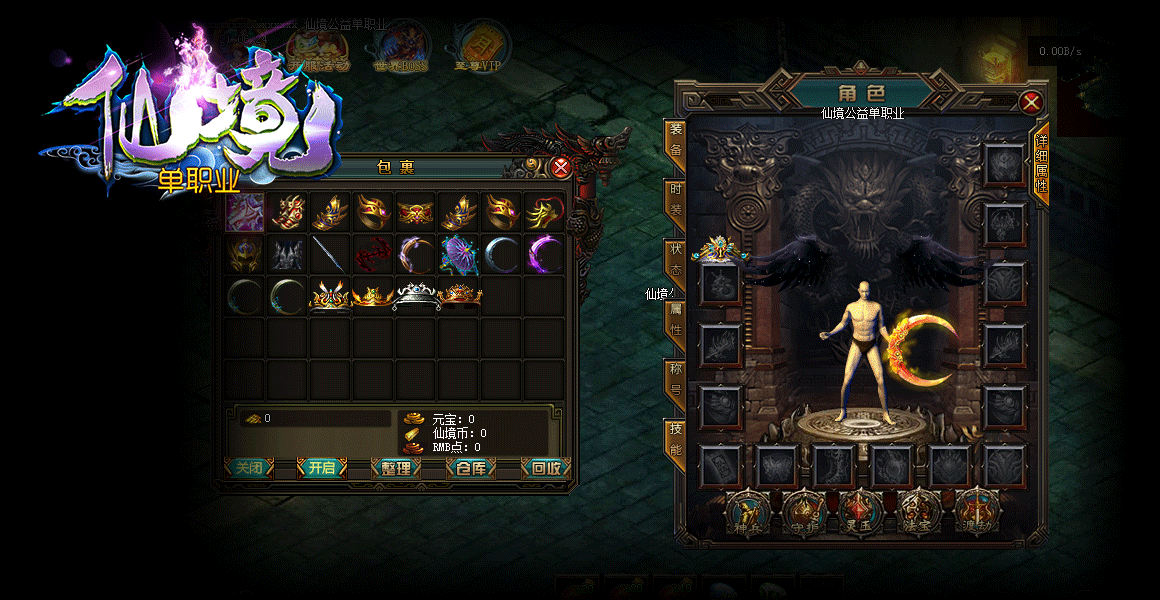Open the 技能 skills tab
The width and height of the screenshot is (1160, 600).
676,440
